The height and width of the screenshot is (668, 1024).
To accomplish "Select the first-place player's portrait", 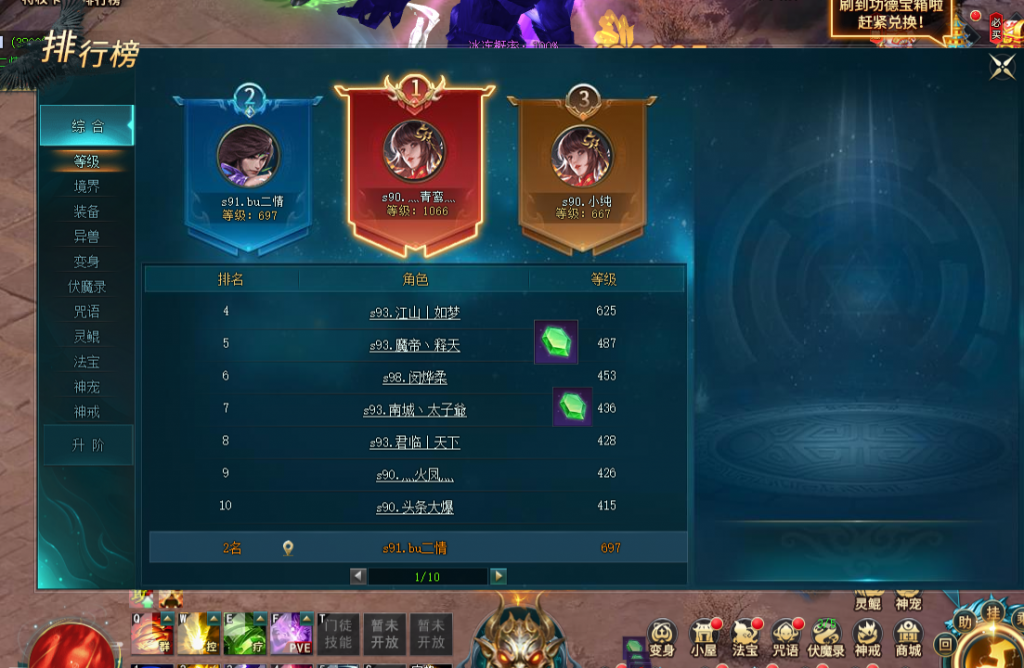I will [415, 153].
